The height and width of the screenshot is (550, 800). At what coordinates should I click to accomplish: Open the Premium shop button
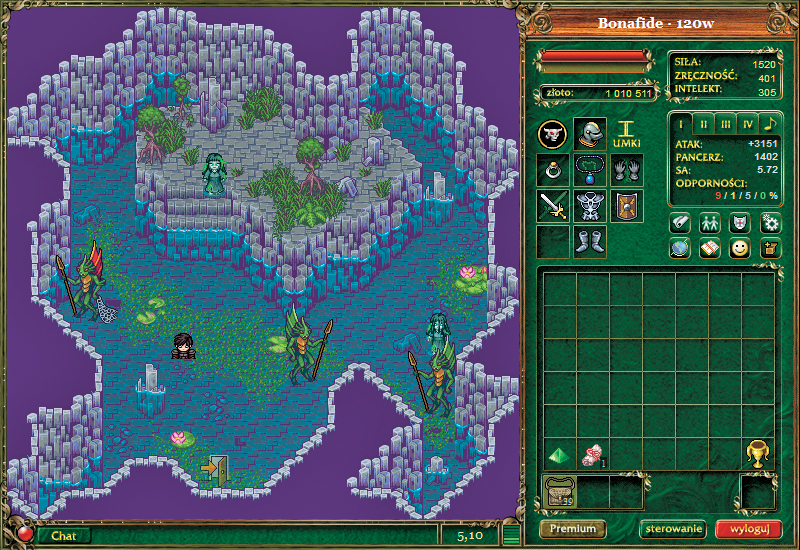573,529
